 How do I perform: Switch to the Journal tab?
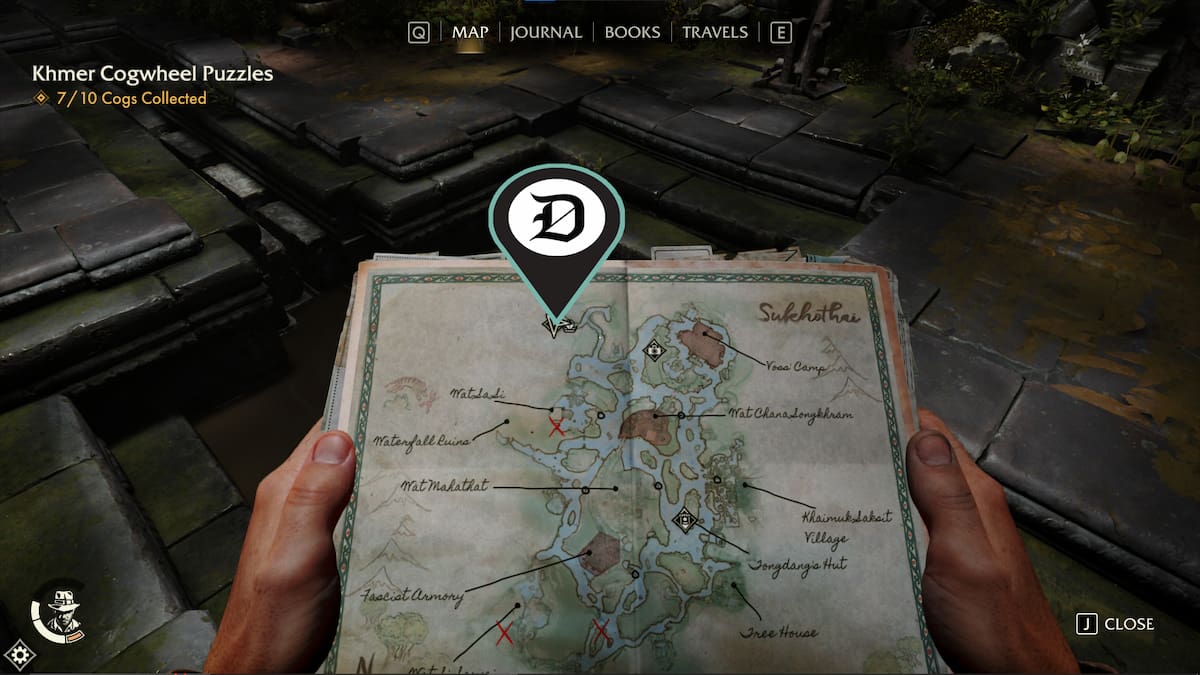[545, 32]
